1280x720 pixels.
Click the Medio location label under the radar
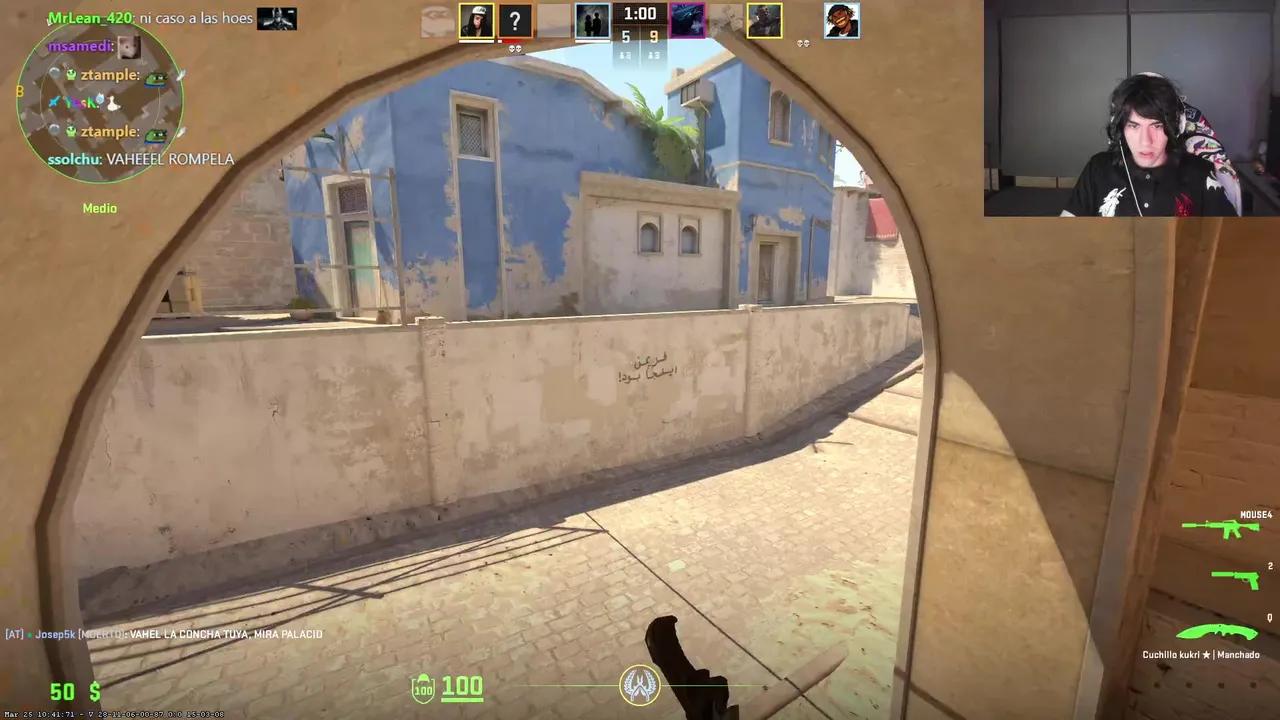99,208
